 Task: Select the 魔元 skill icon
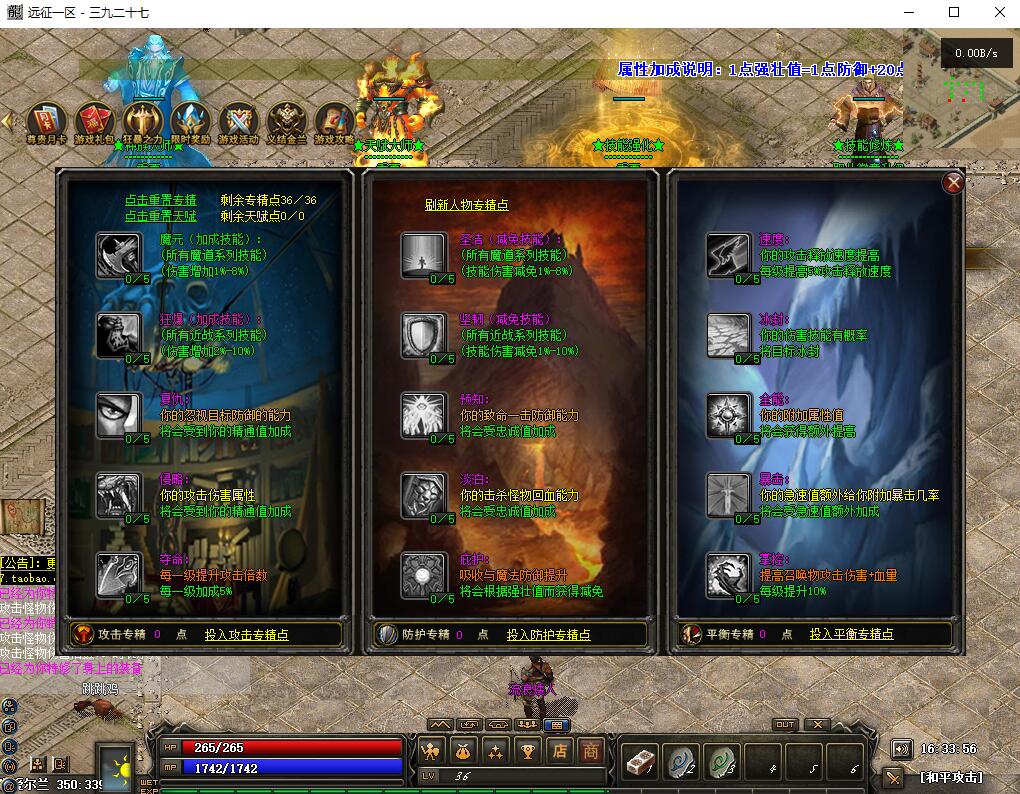pyautogui.click(x=119, y=255)
